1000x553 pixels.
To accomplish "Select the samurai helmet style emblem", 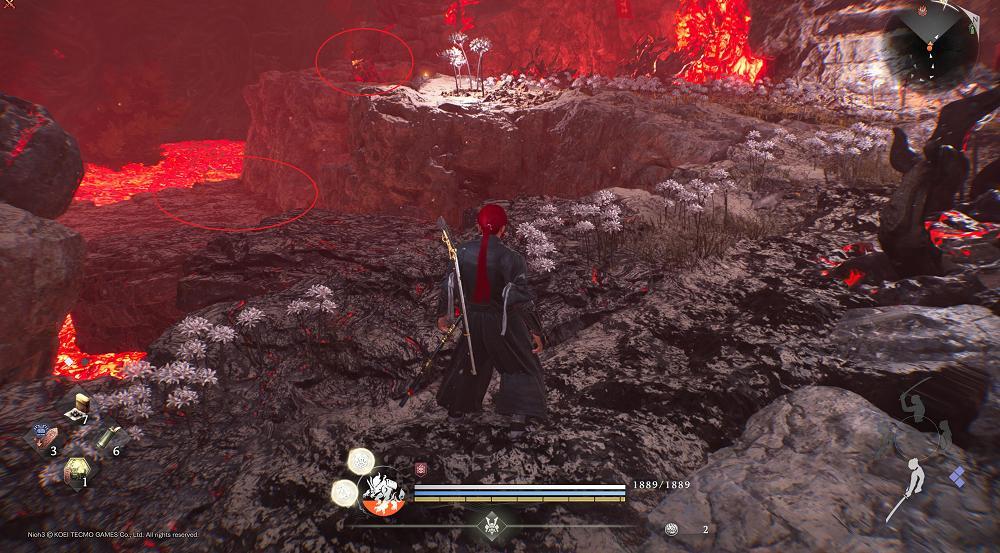I will point(490,524).
